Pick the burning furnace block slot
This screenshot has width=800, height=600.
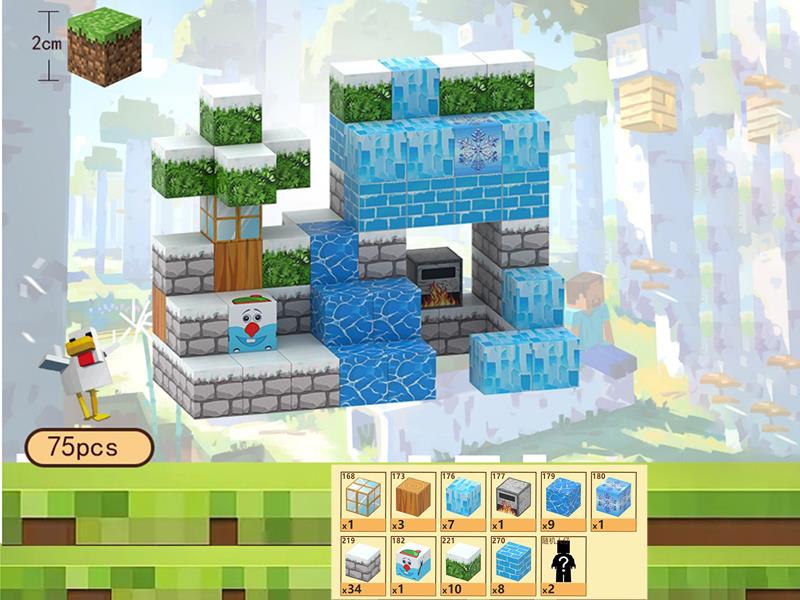click(x=512, y=499)
